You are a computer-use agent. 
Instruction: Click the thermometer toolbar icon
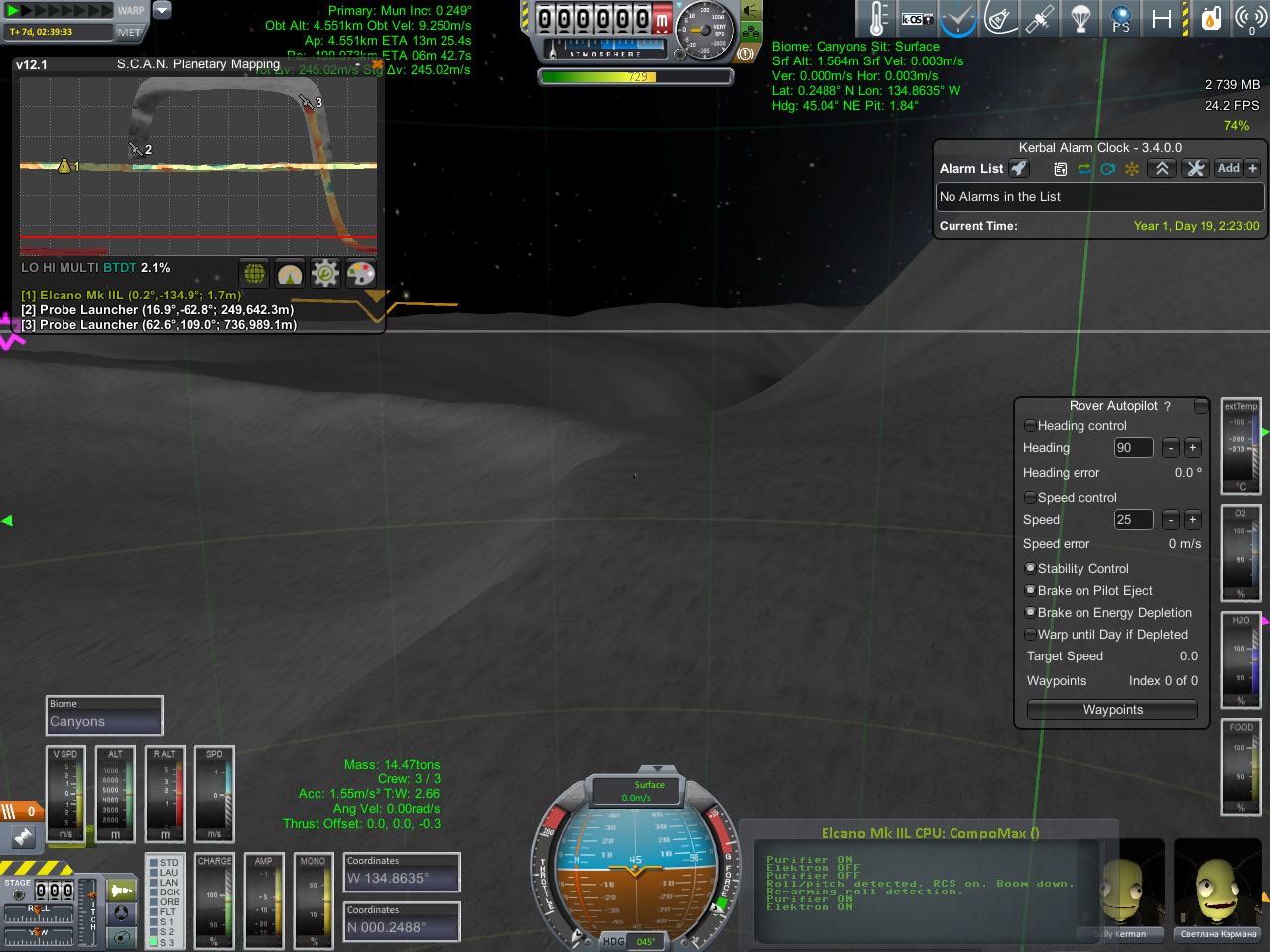[877, 19]
